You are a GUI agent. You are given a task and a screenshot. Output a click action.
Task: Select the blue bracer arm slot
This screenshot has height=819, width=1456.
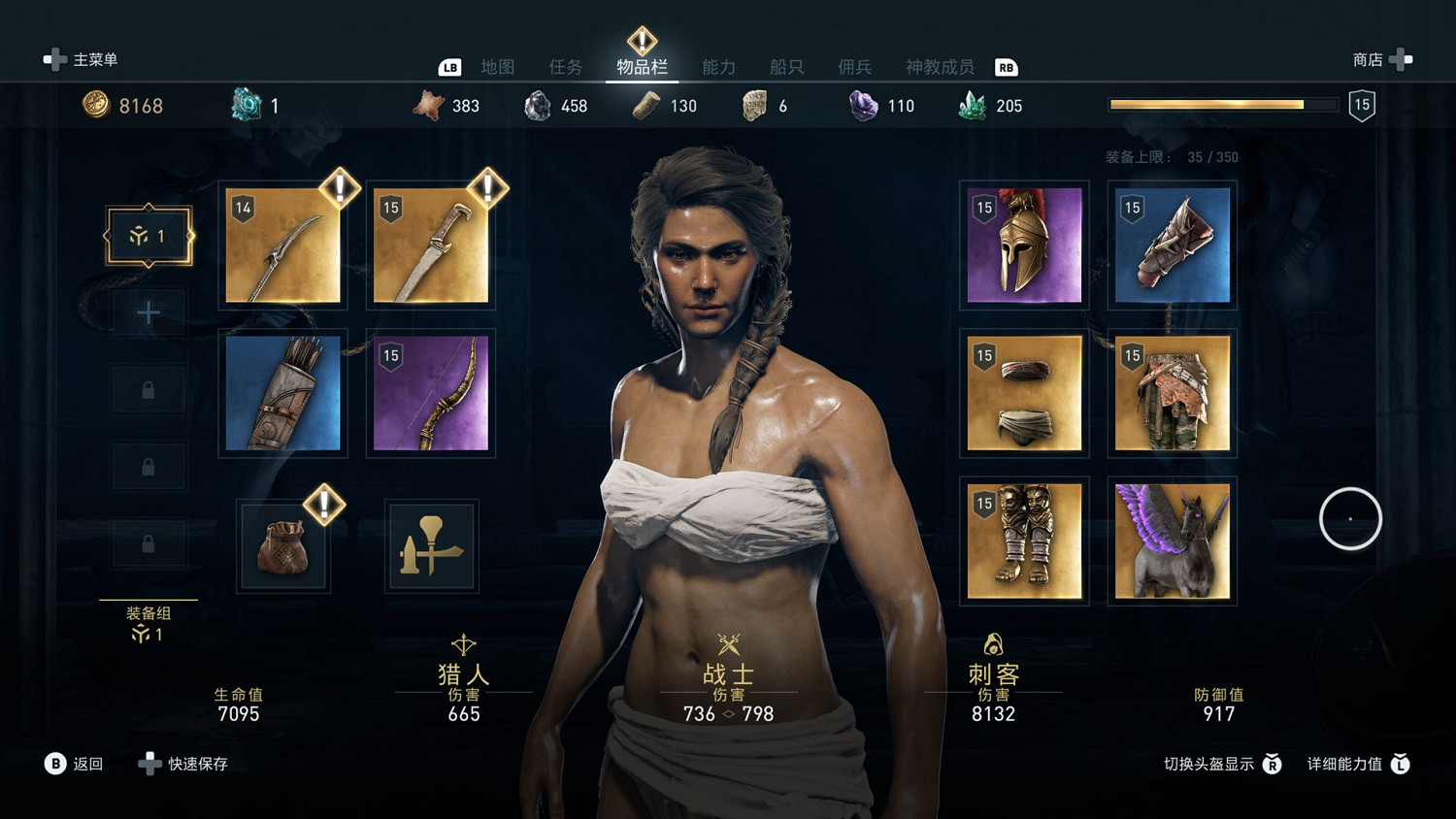(x=1172, y=246)
